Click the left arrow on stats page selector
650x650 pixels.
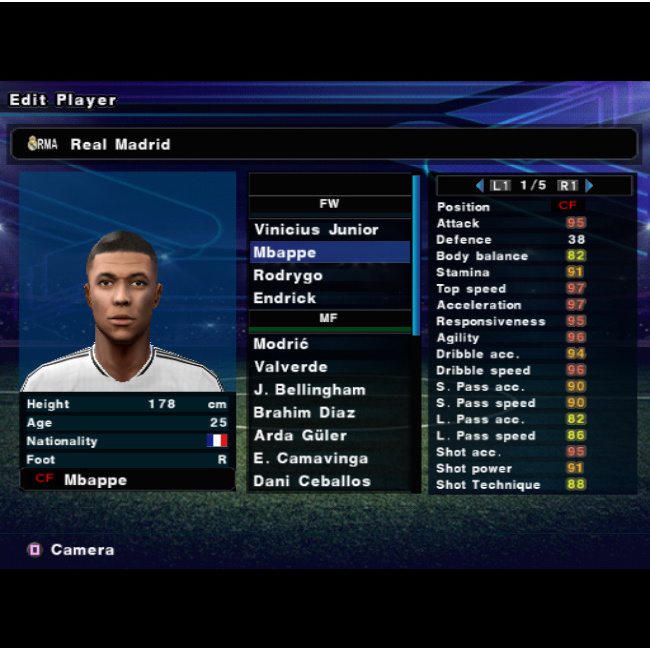pyautogui.click(x=480, y=186)
